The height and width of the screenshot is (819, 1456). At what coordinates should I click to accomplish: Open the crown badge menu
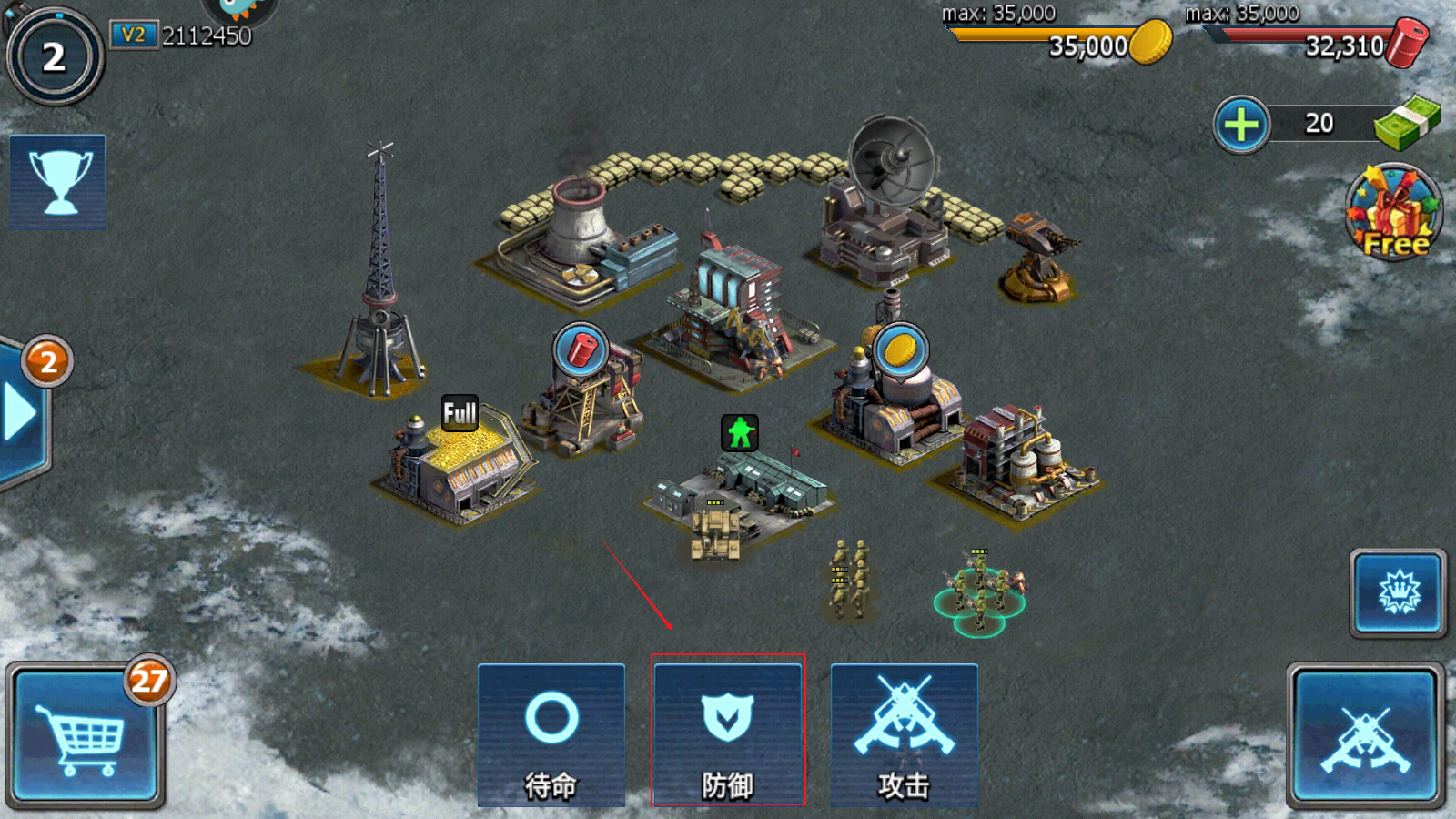[1398, 593]
